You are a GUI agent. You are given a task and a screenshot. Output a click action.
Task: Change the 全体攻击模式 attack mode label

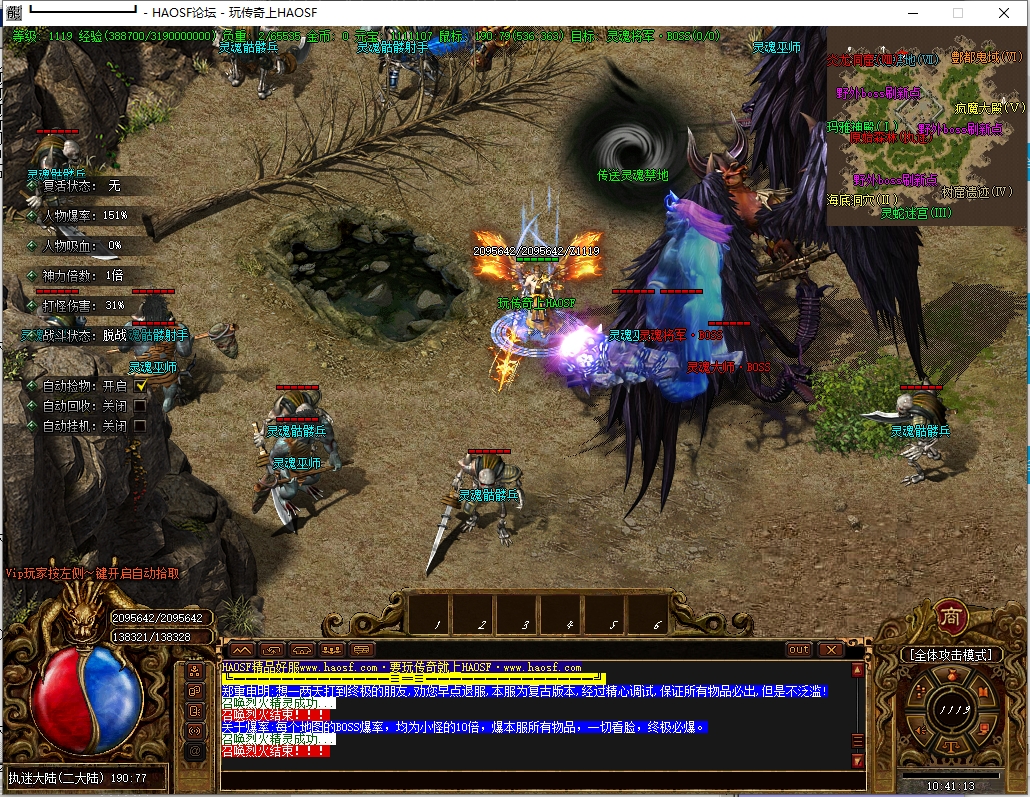pos(951,654)
